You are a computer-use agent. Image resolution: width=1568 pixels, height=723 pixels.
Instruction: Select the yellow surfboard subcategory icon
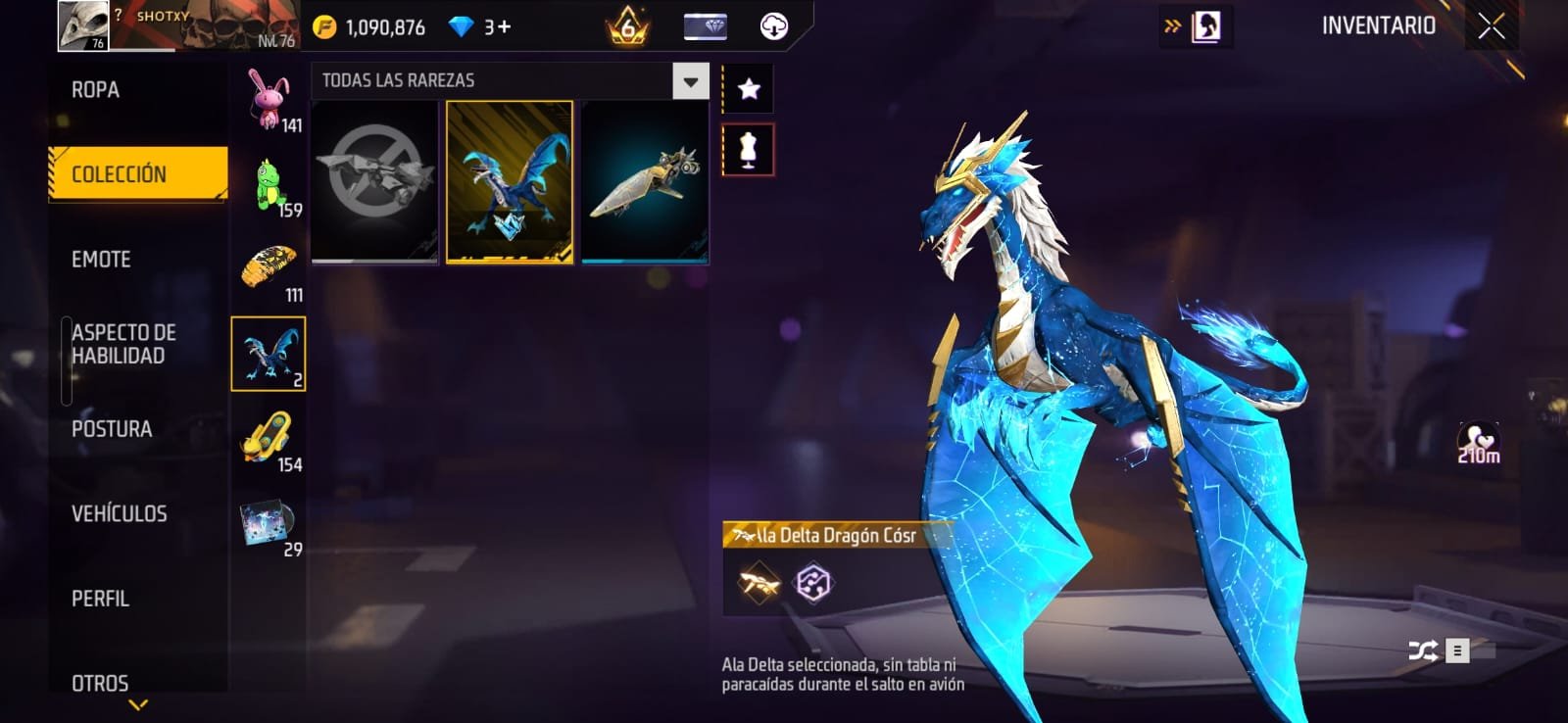click(x=268, y=438)
